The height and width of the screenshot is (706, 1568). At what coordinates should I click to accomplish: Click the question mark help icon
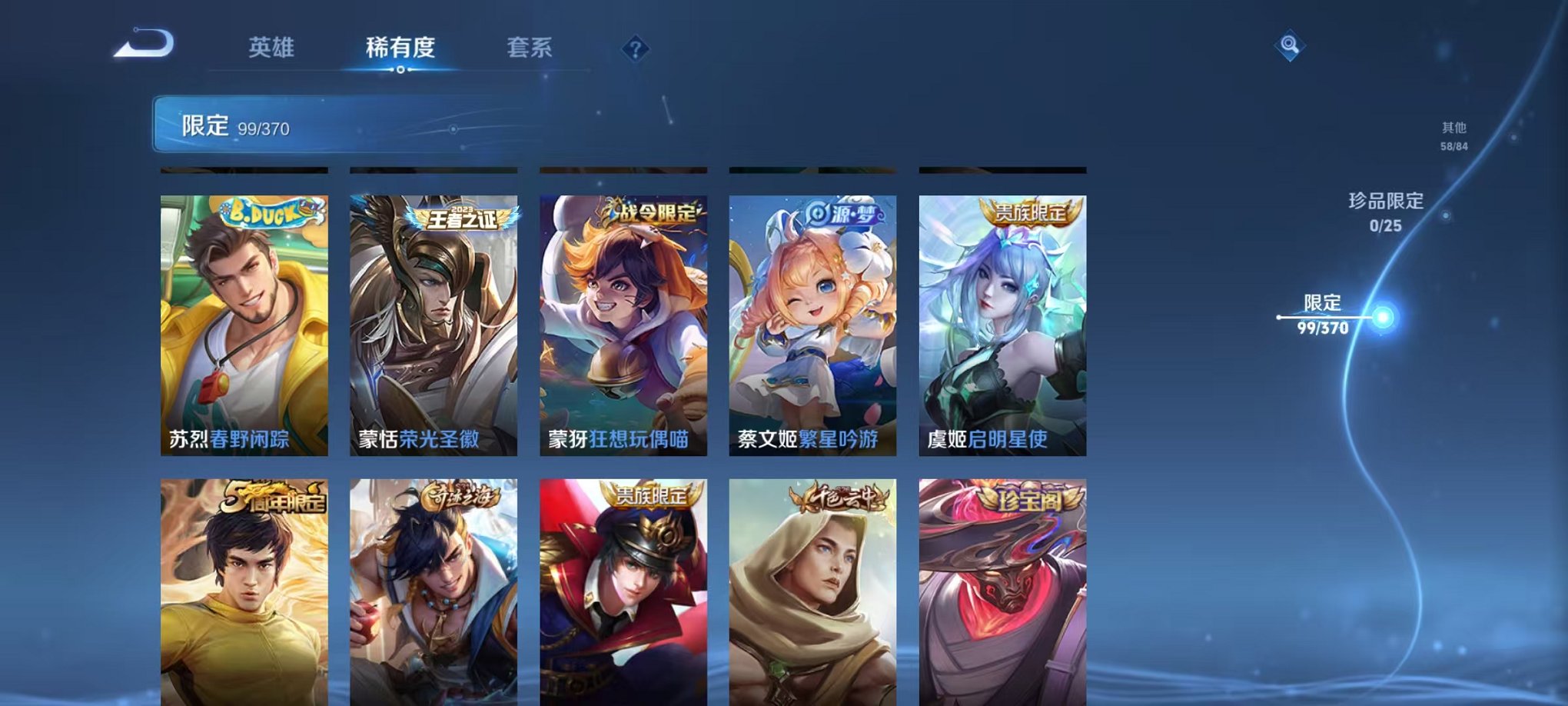(x=635, y=49)
